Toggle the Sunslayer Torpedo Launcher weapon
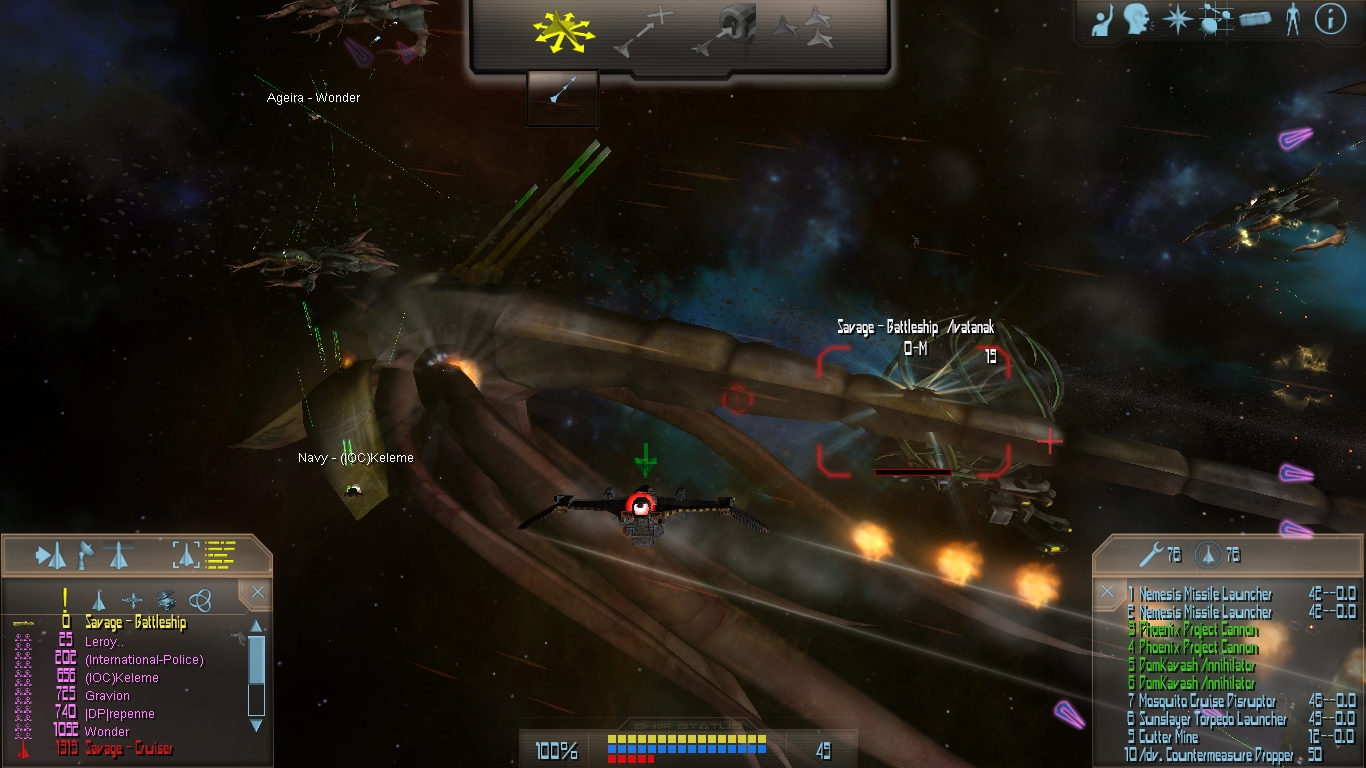1366x768 pixels. point(1212,719)
